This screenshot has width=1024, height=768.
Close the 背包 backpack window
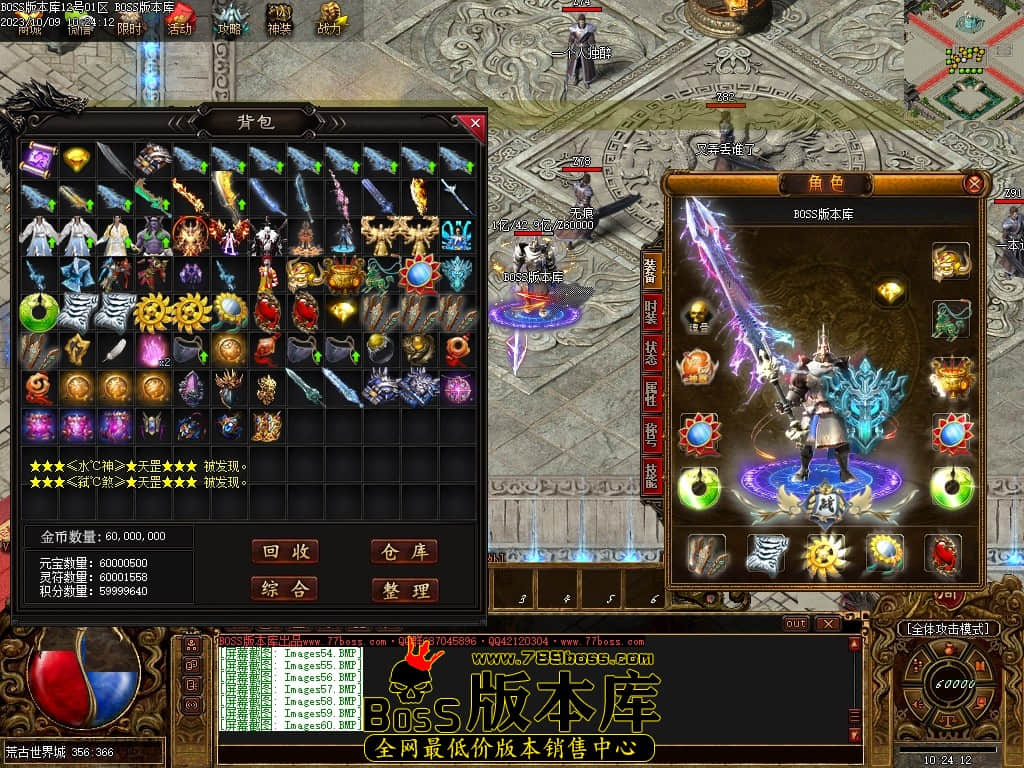pyautogui.click(x=475, y=123)
